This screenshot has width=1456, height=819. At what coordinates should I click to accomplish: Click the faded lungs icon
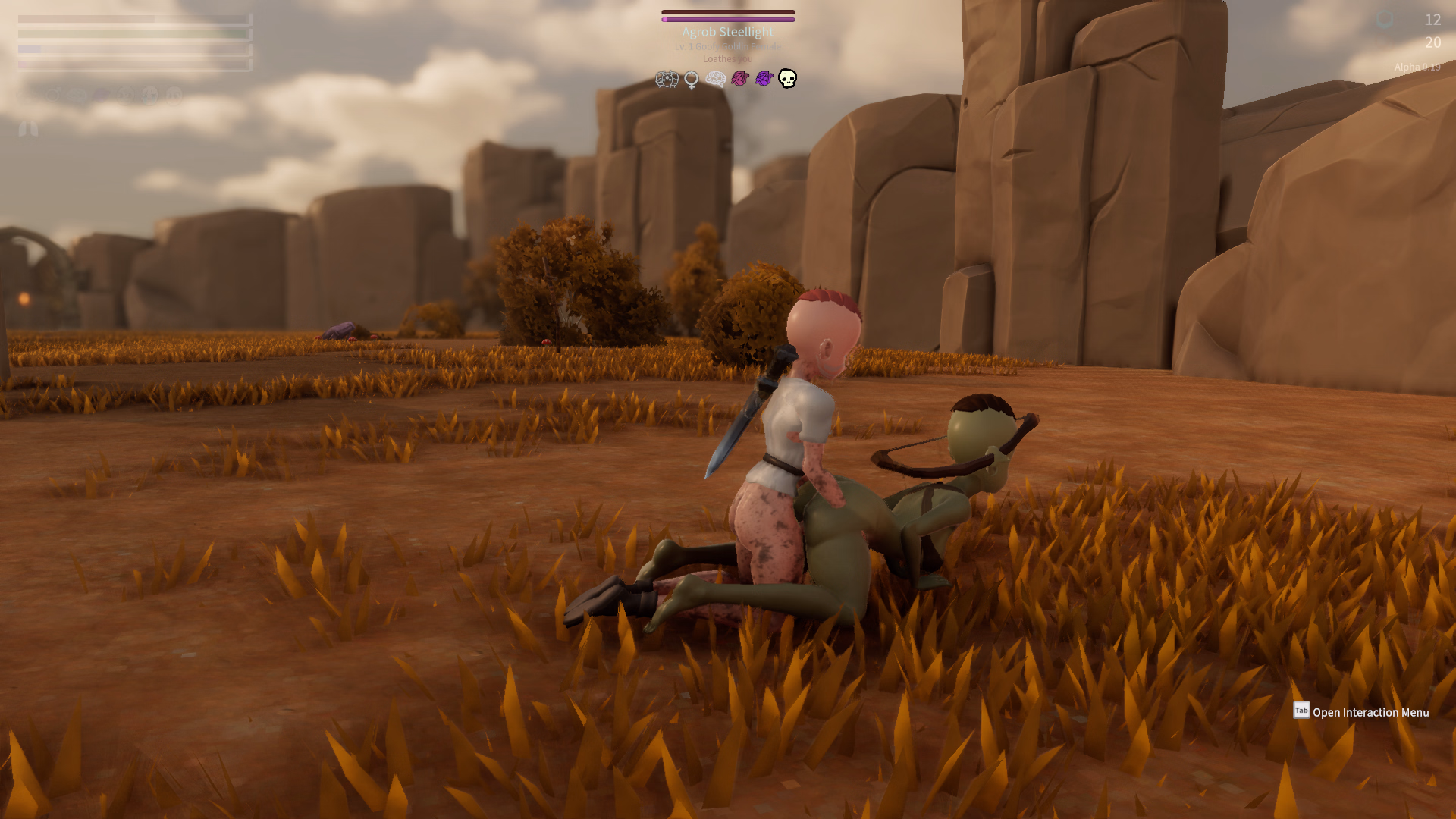coord(28,129)
